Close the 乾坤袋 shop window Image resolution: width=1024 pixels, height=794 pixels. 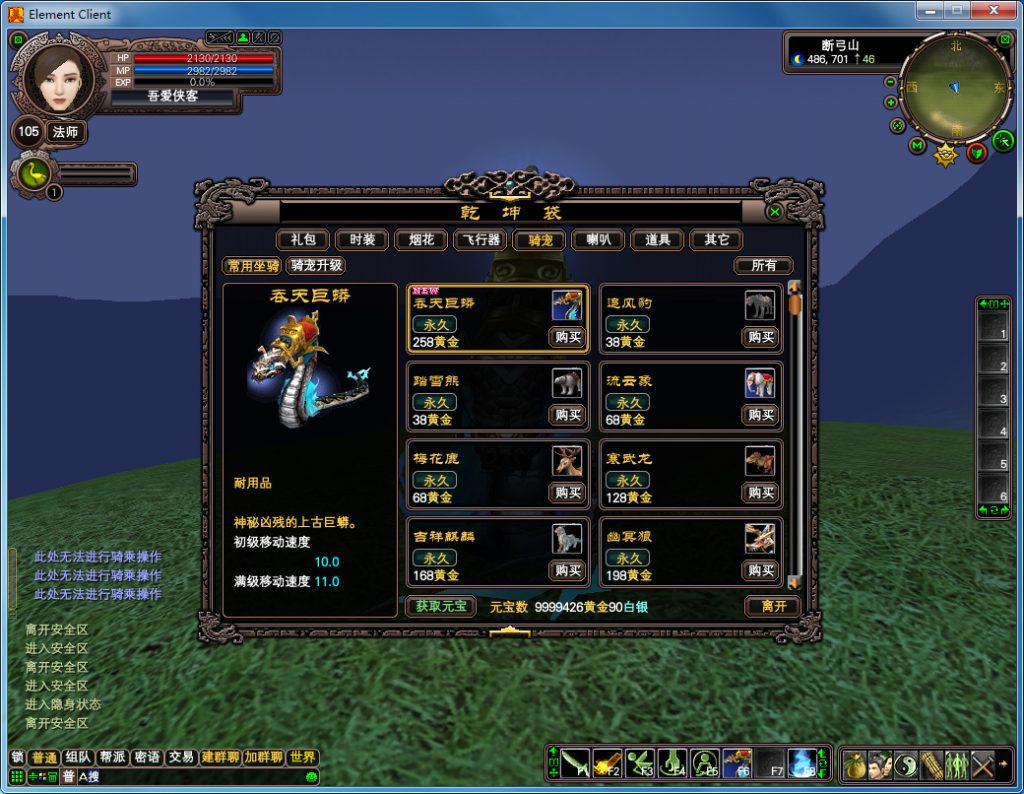click(x=774, y=212)
